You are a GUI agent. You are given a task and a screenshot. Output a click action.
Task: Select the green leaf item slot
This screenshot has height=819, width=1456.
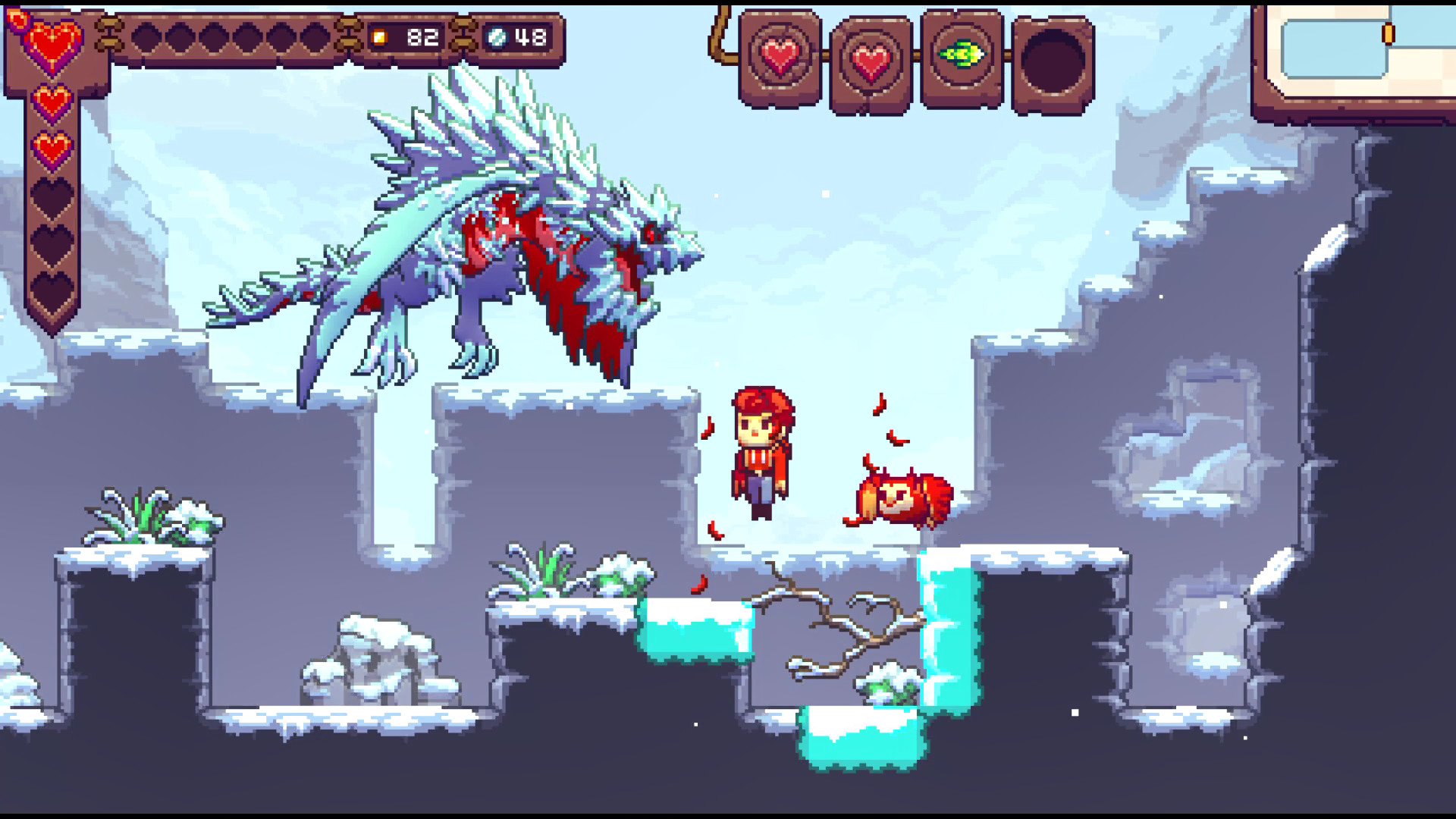pyautogui.click(x=961, y=55)
